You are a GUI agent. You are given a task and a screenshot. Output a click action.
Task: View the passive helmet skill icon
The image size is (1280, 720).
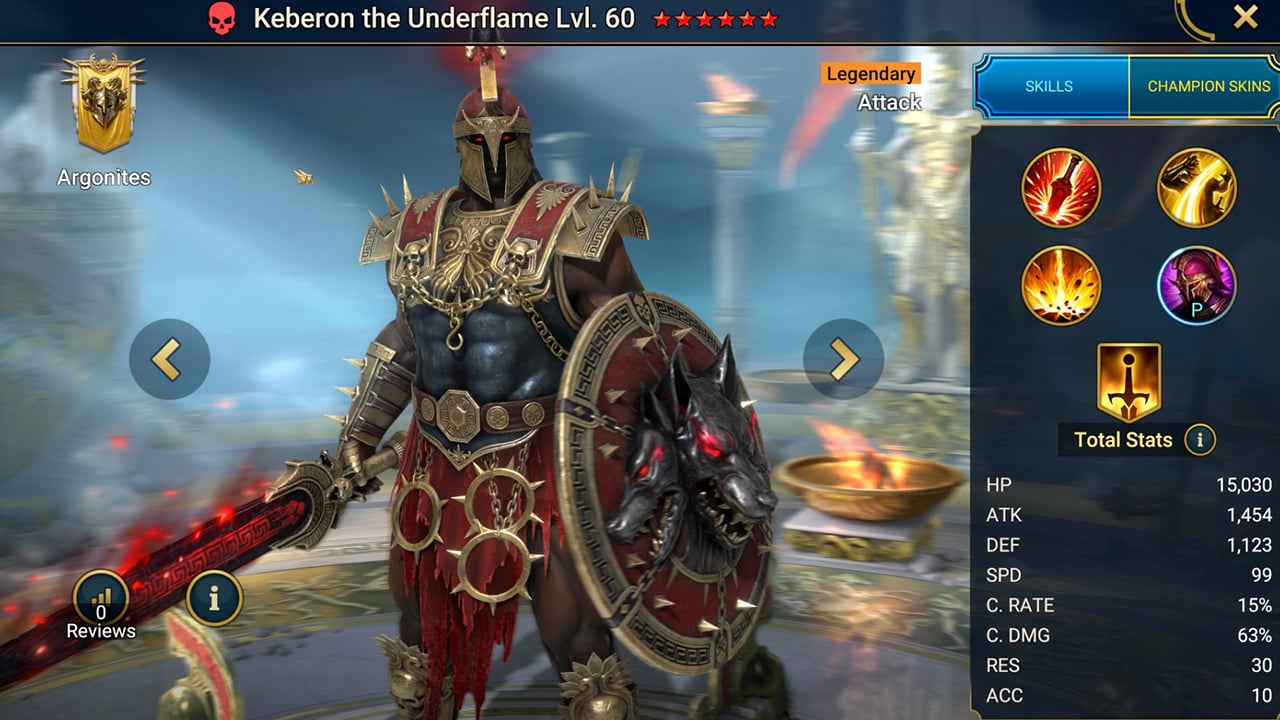(x=1197, y=285)
